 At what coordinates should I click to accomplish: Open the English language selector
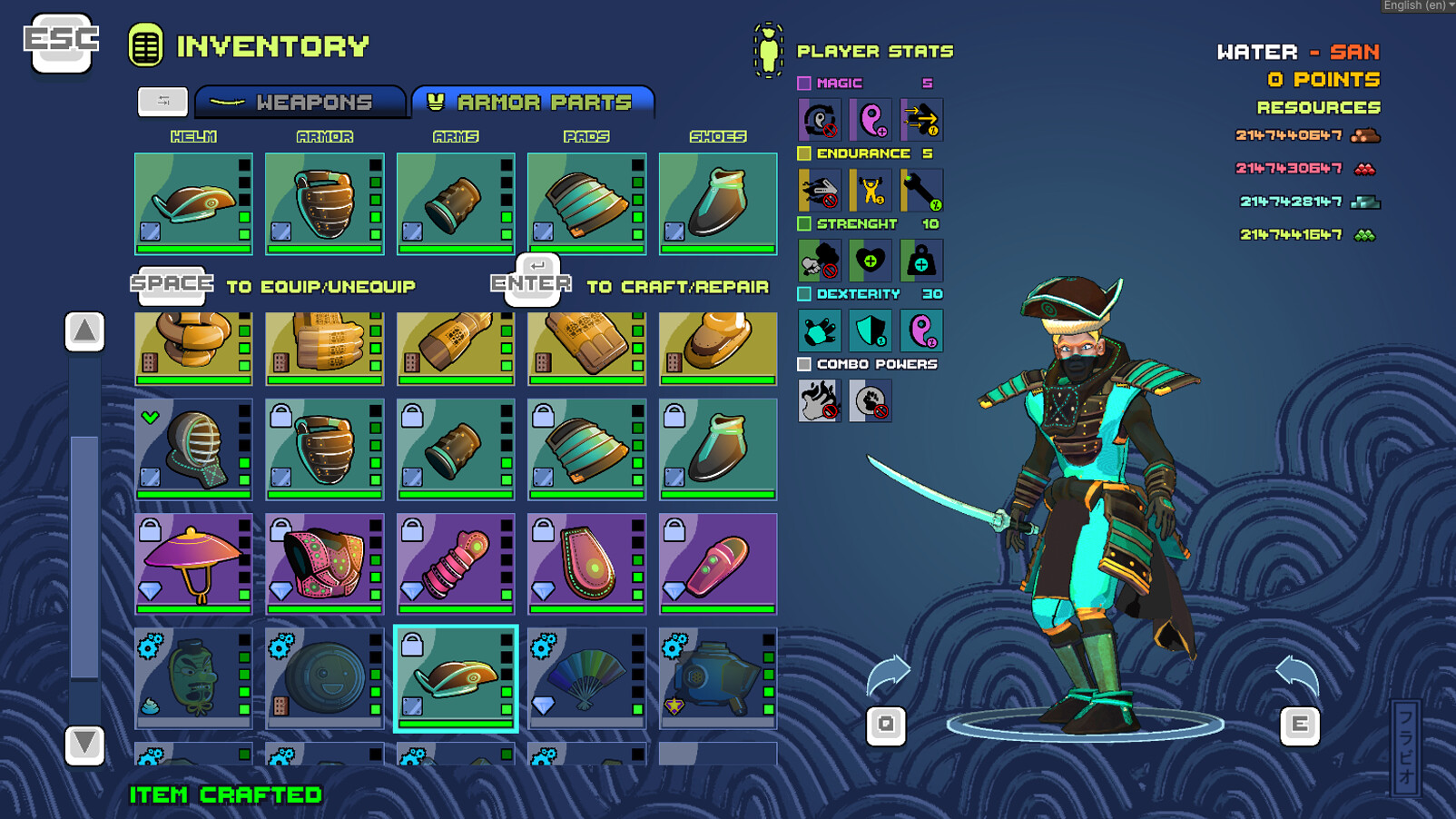pos(1417,5)
